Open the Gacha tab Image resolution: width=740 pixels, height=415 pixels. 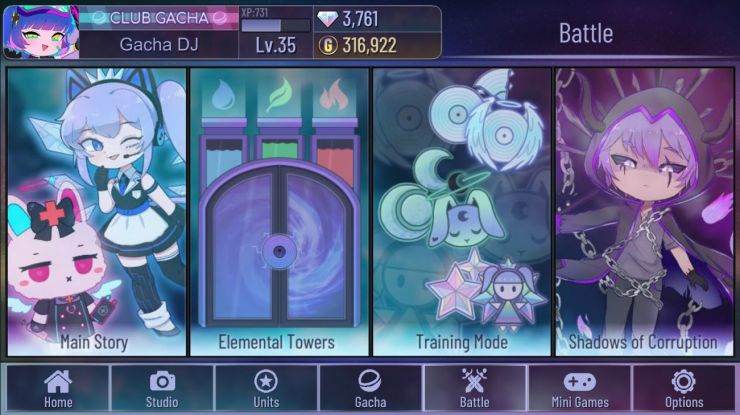pyautogui.click(x=370, y=388)
